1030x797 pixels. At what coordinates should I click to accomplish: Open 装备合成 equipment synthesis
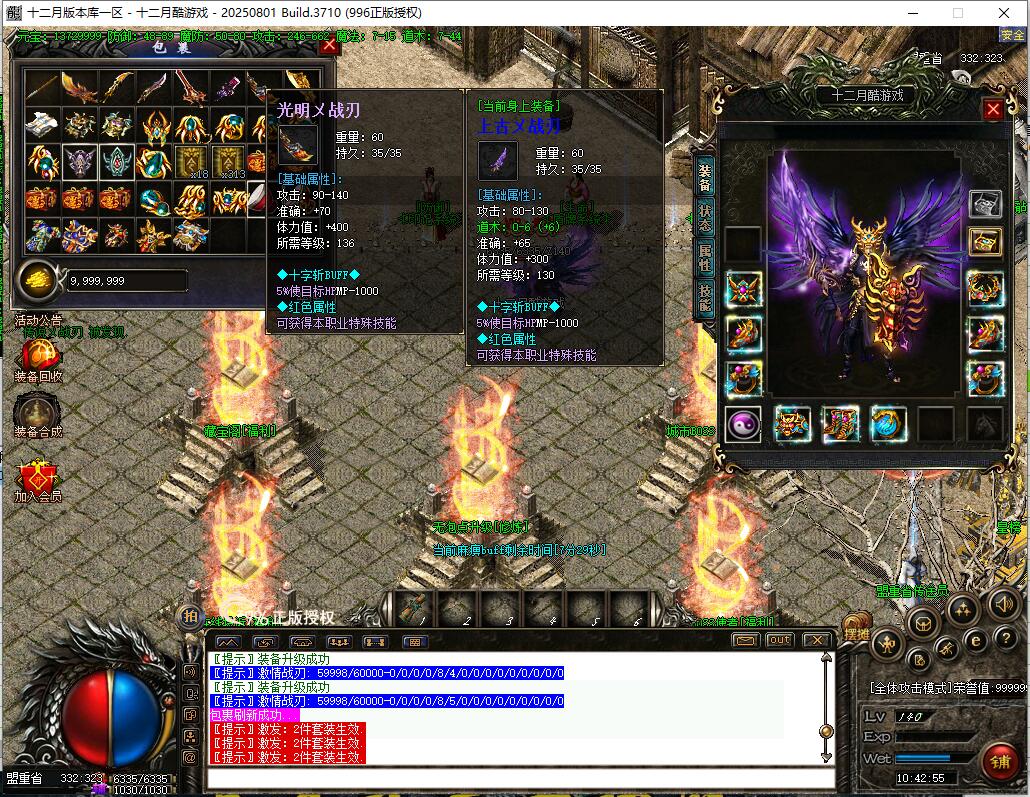pos(38,411)
